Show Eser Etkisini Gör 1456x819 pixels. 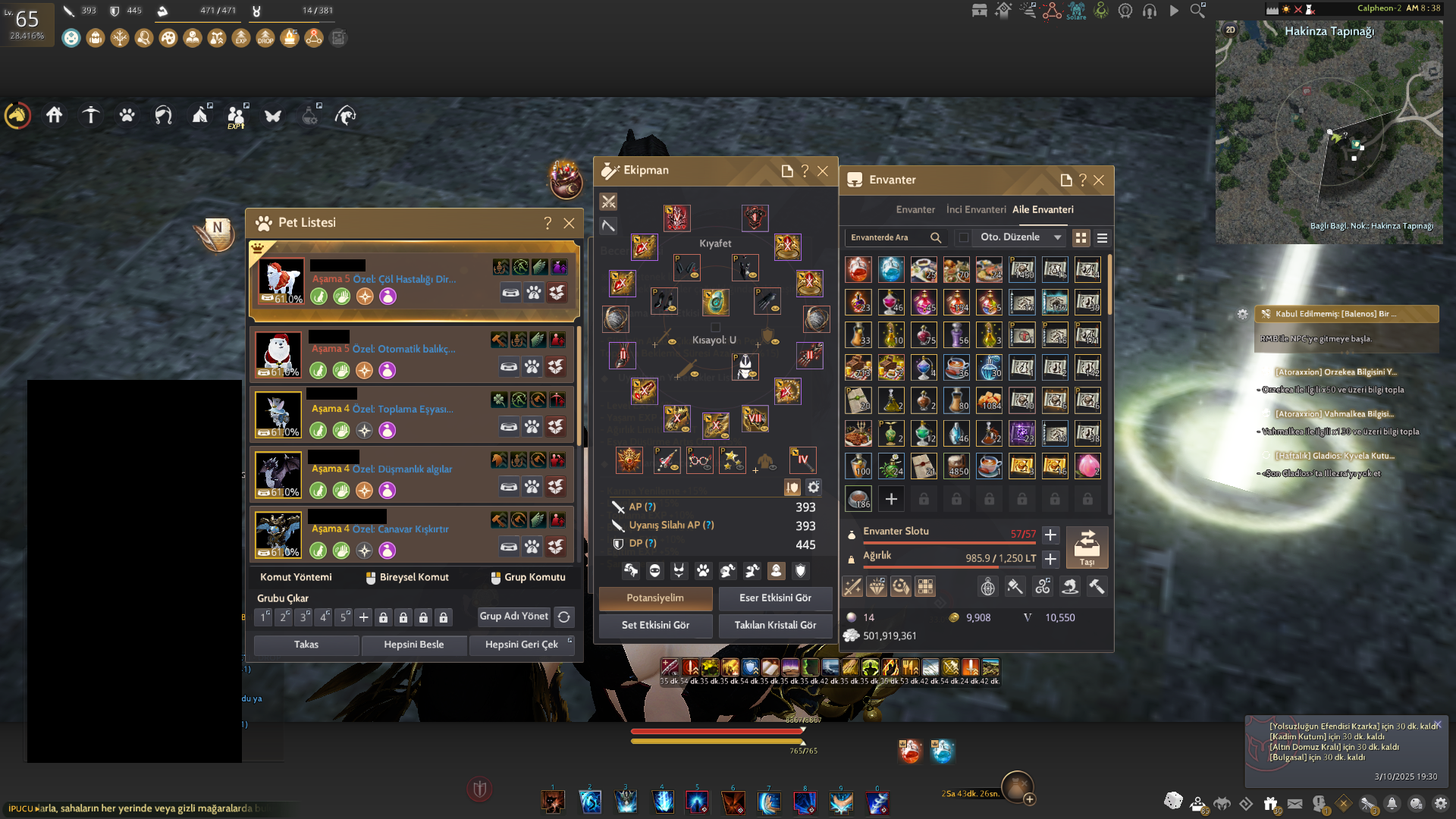click(775, 598)
